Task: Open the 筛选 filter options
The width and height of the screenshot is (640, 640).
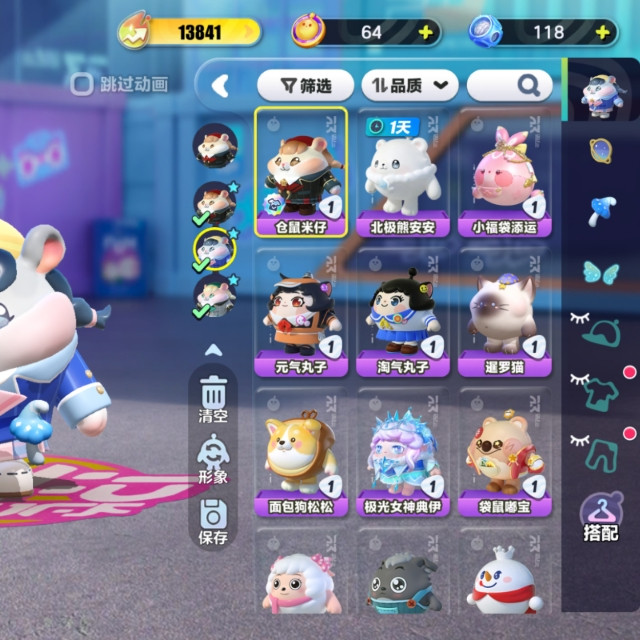Action: pyautogui.click(x=304, y=85)
